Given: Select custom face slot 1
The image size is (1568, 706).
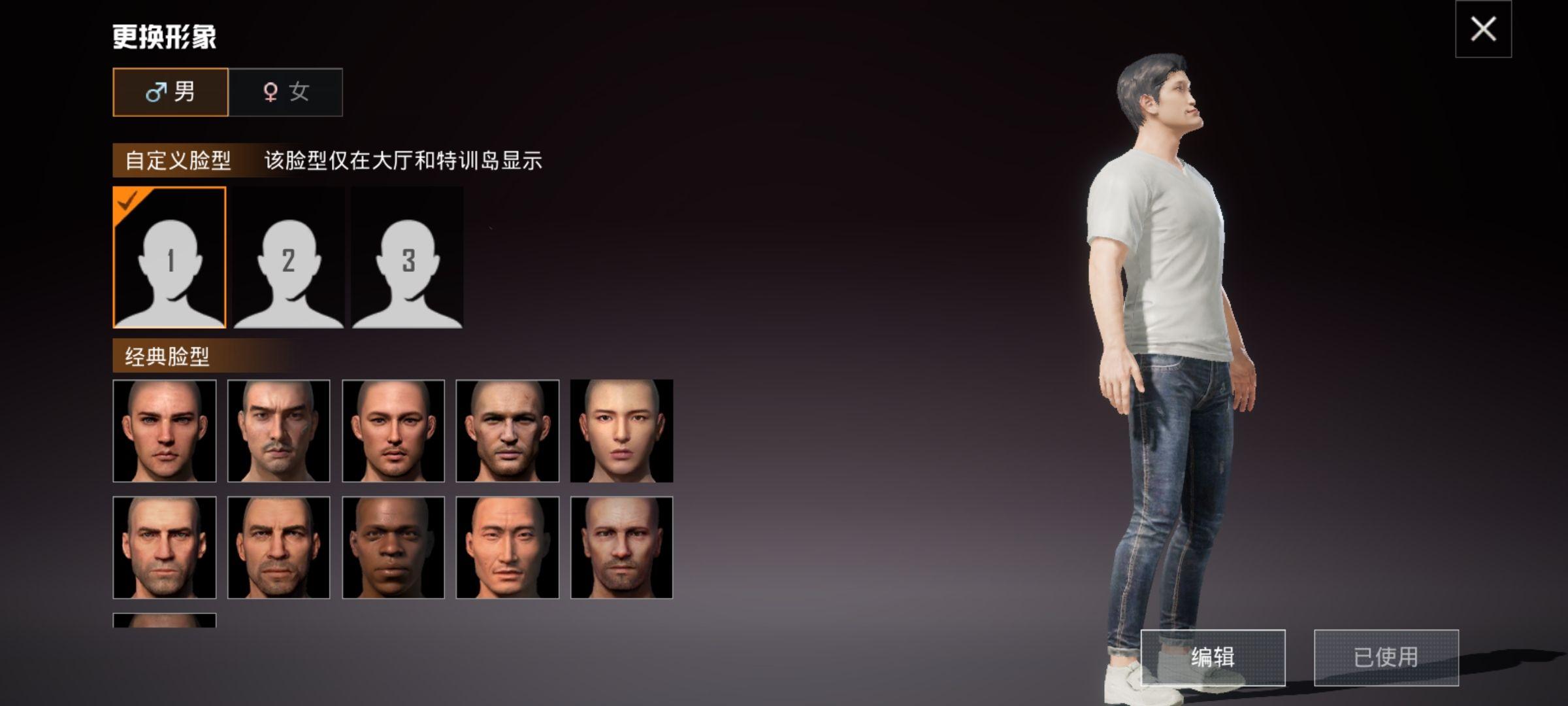Looking at the screenshot, I should 169,258.
